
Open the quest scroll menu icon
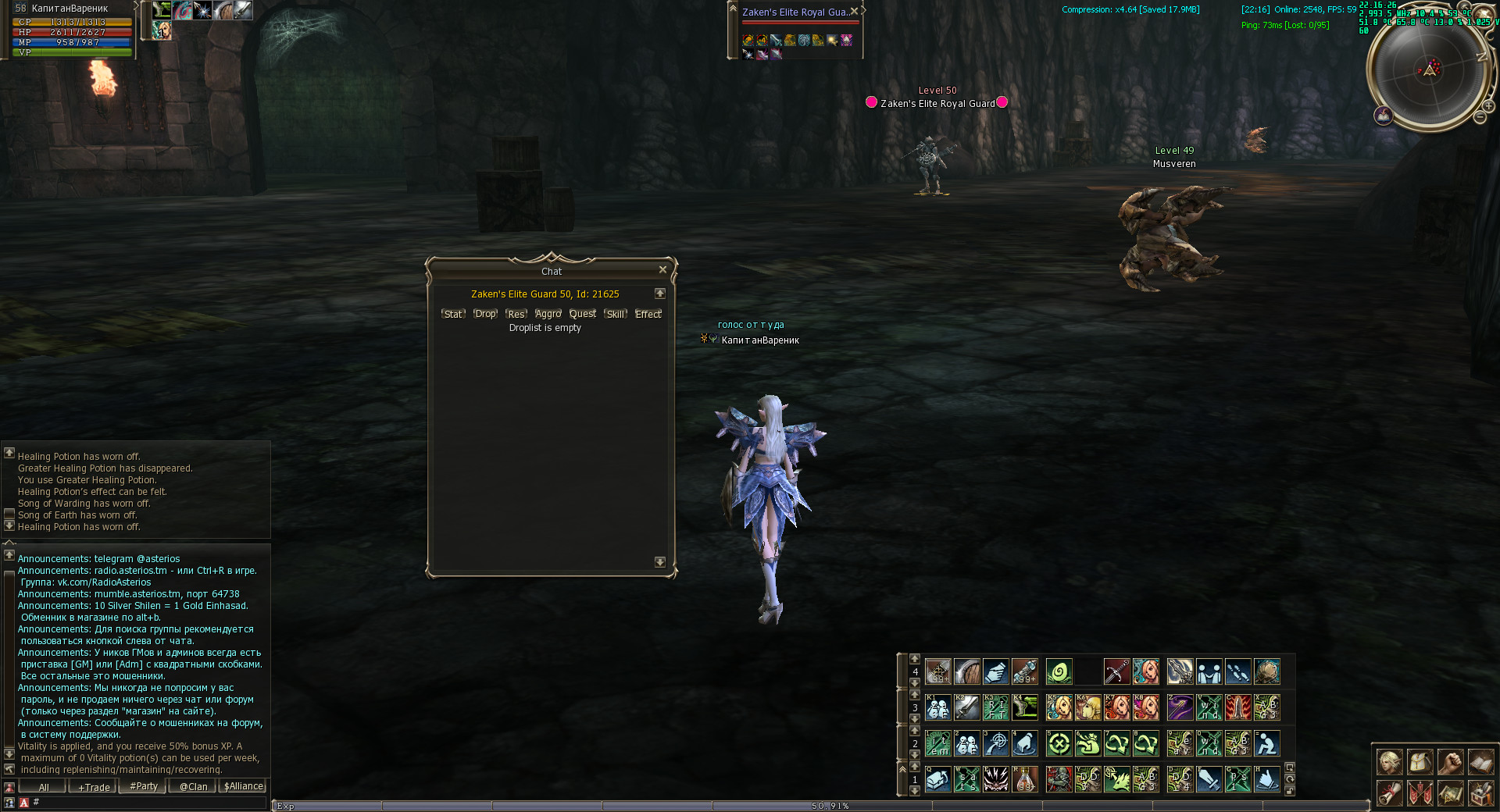point(1389,793)
